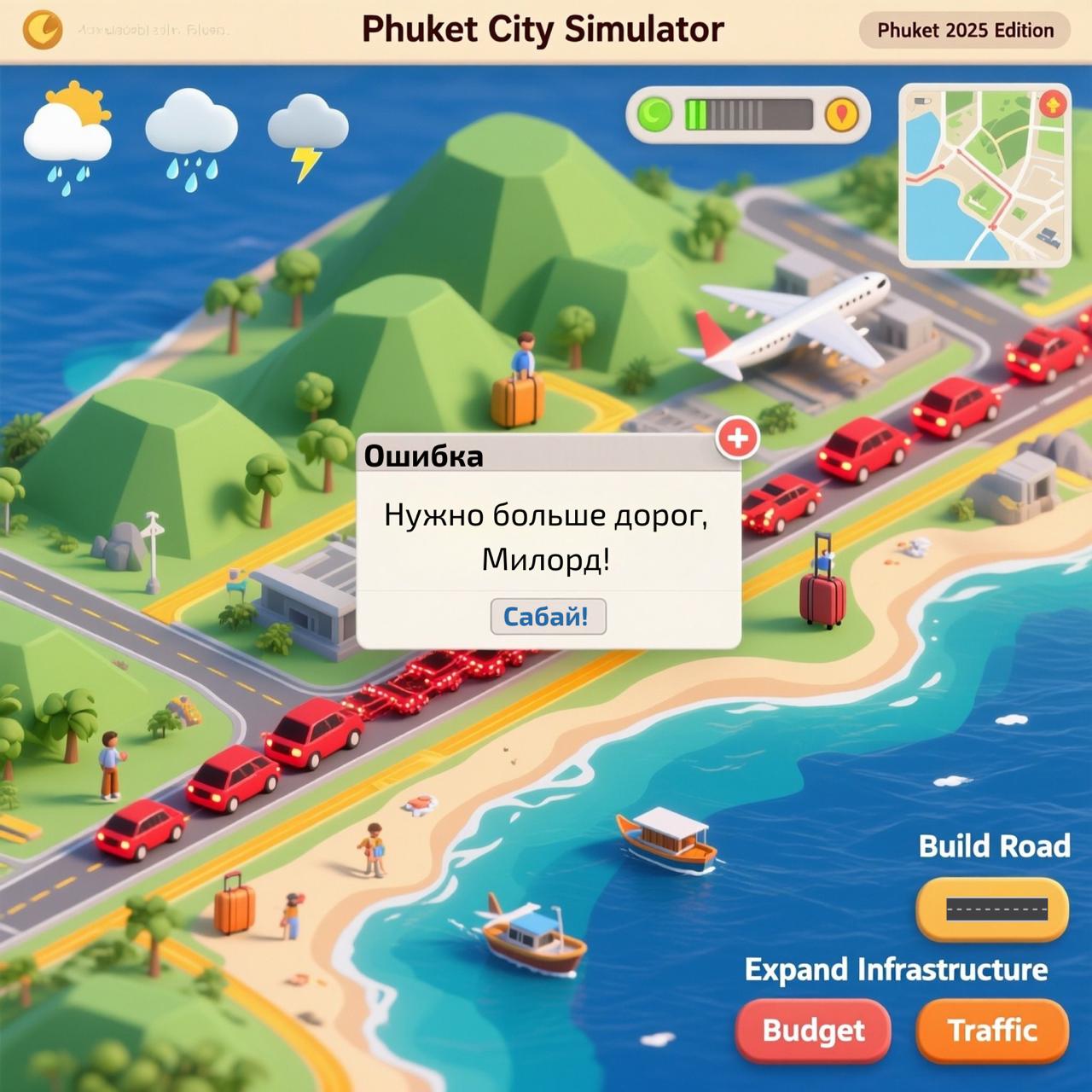
Task: Open the Budget panel
Action: coord(813,1030)
